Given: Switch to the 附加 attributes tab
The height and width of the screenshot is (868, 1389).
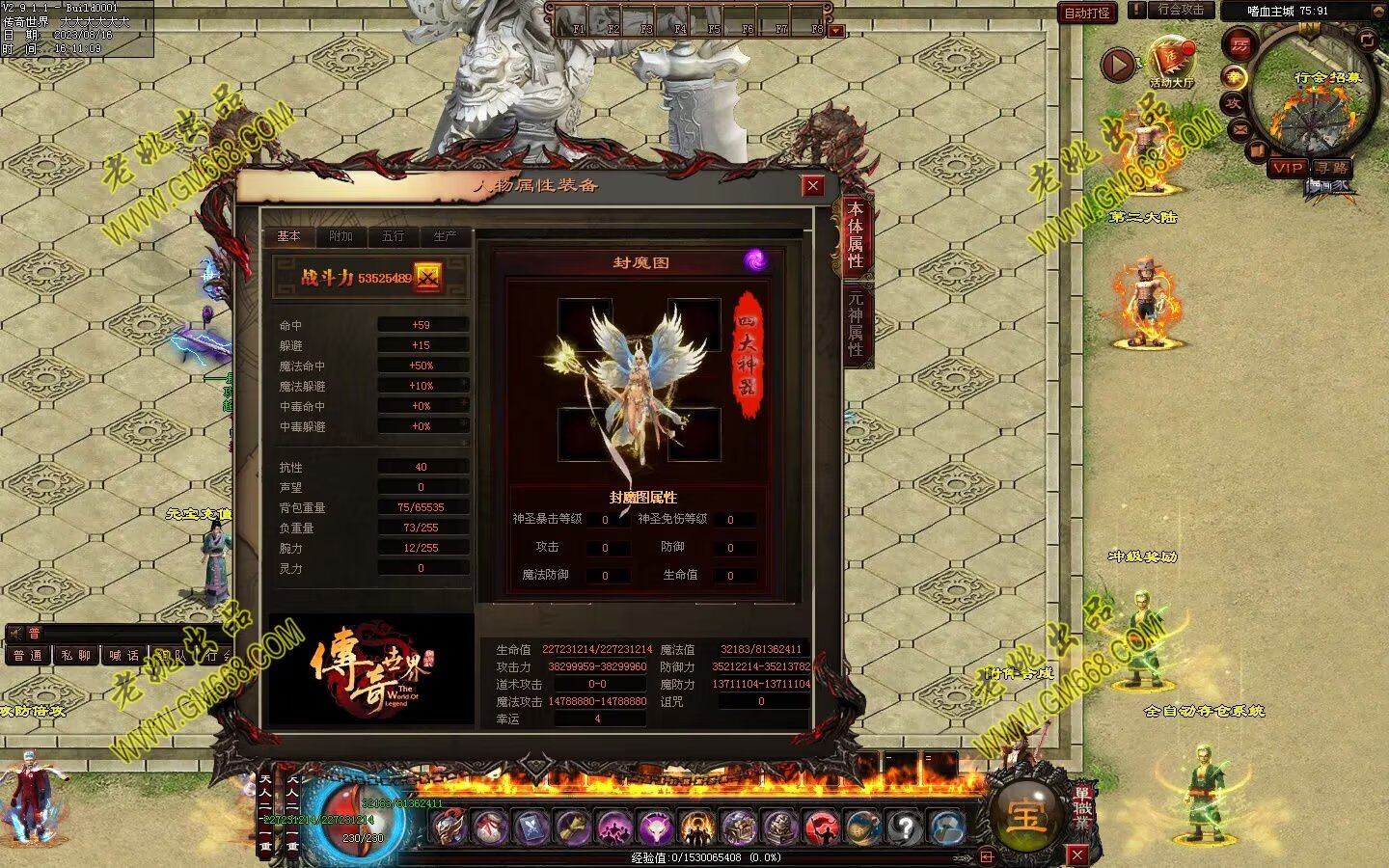Looking at the screenshot, I should [x=340, y=236].
